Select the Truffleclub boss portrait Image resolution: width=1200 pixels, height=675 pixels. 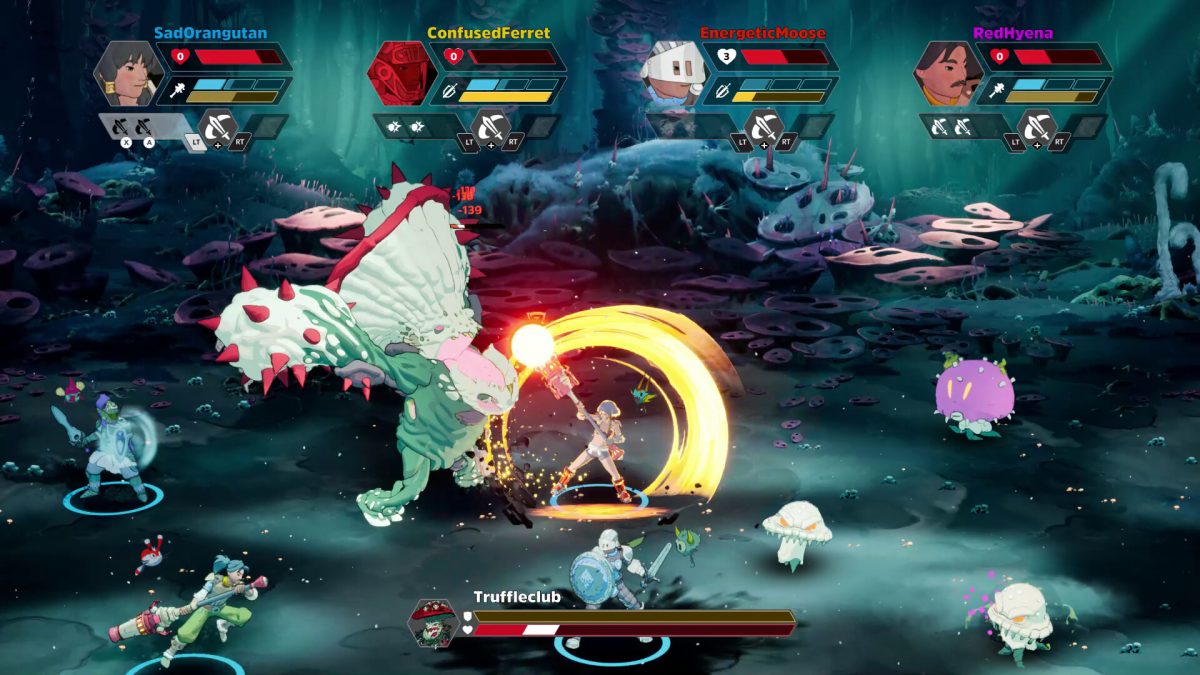(434, 622)
